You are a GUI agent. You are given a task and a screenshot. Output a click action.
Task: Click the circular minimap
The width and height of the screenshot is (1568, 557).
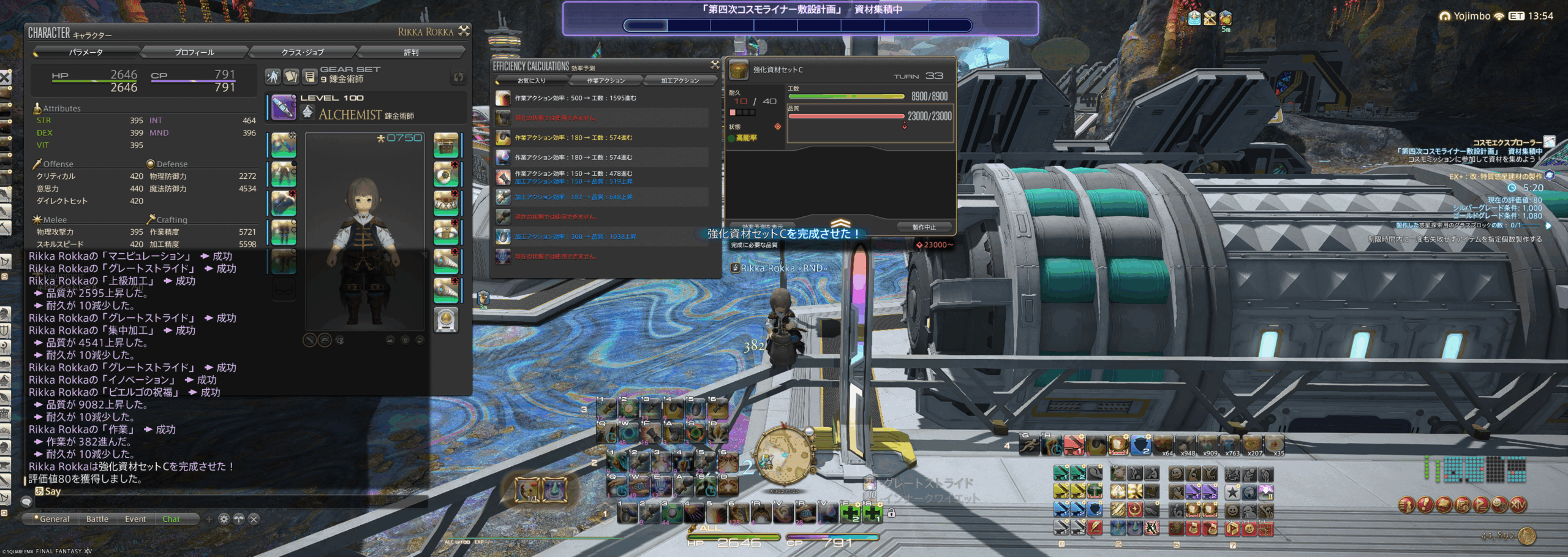pos(783,457)
